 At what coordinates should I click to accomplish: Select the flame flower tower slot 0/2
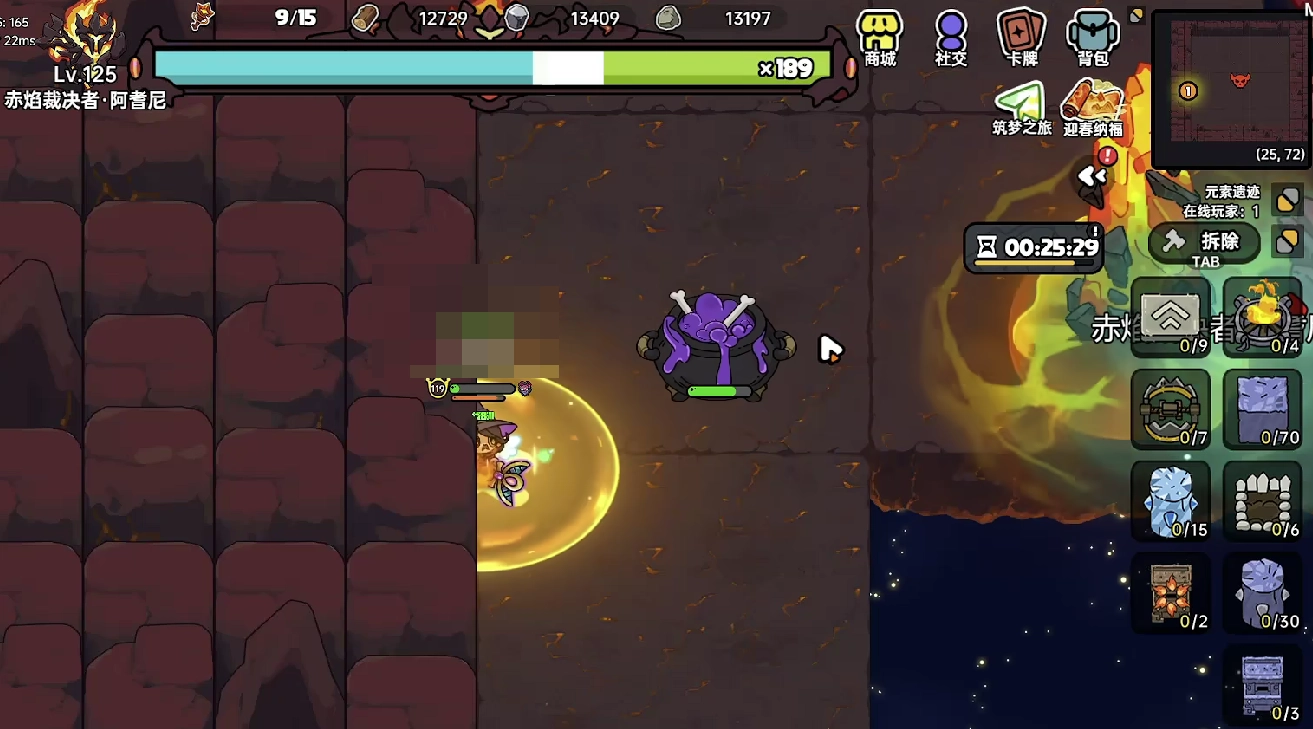(1170, 593)
